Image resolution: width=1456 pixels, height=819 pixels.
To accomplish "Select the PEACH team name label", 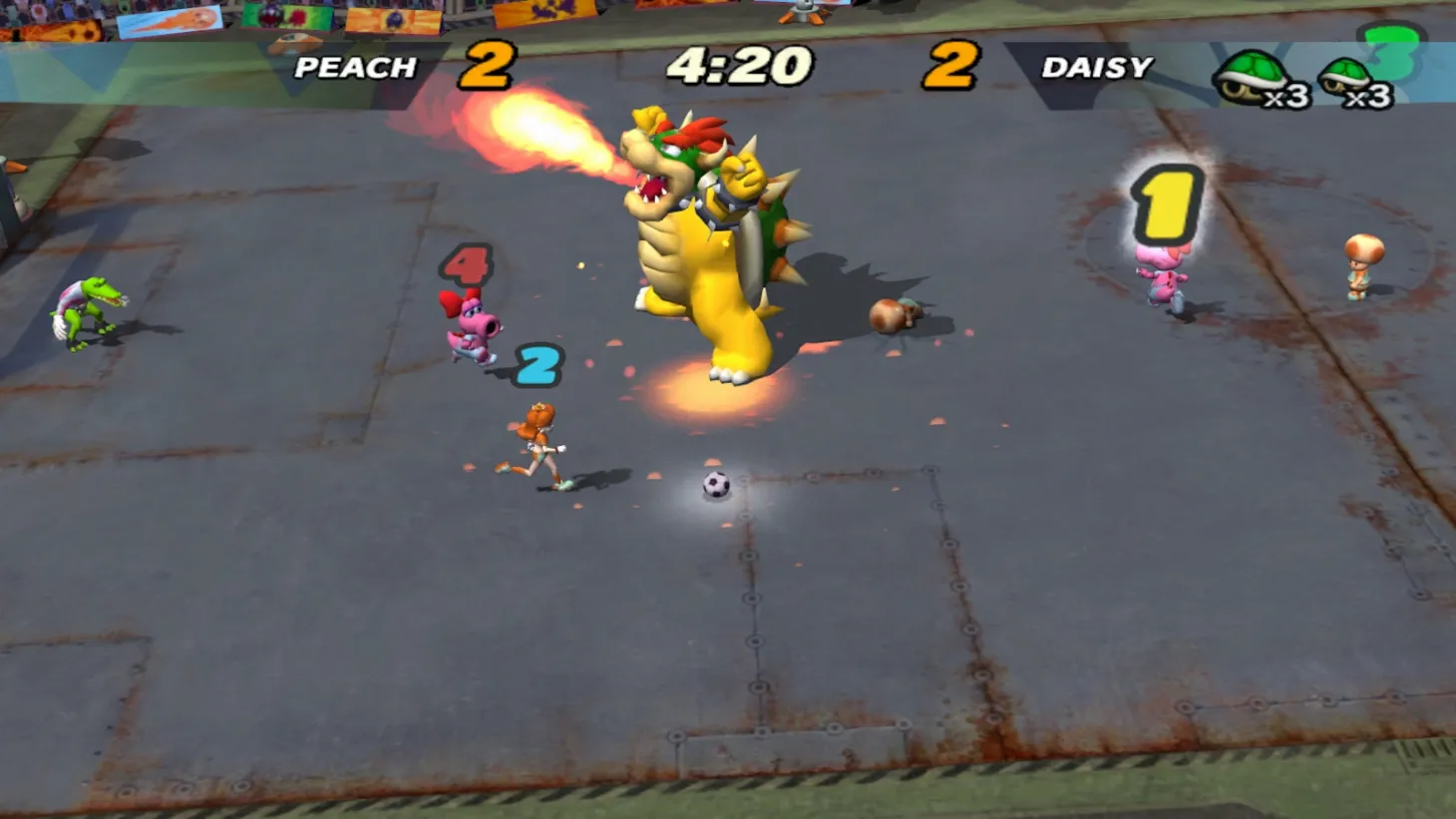I will coord(354,68).
